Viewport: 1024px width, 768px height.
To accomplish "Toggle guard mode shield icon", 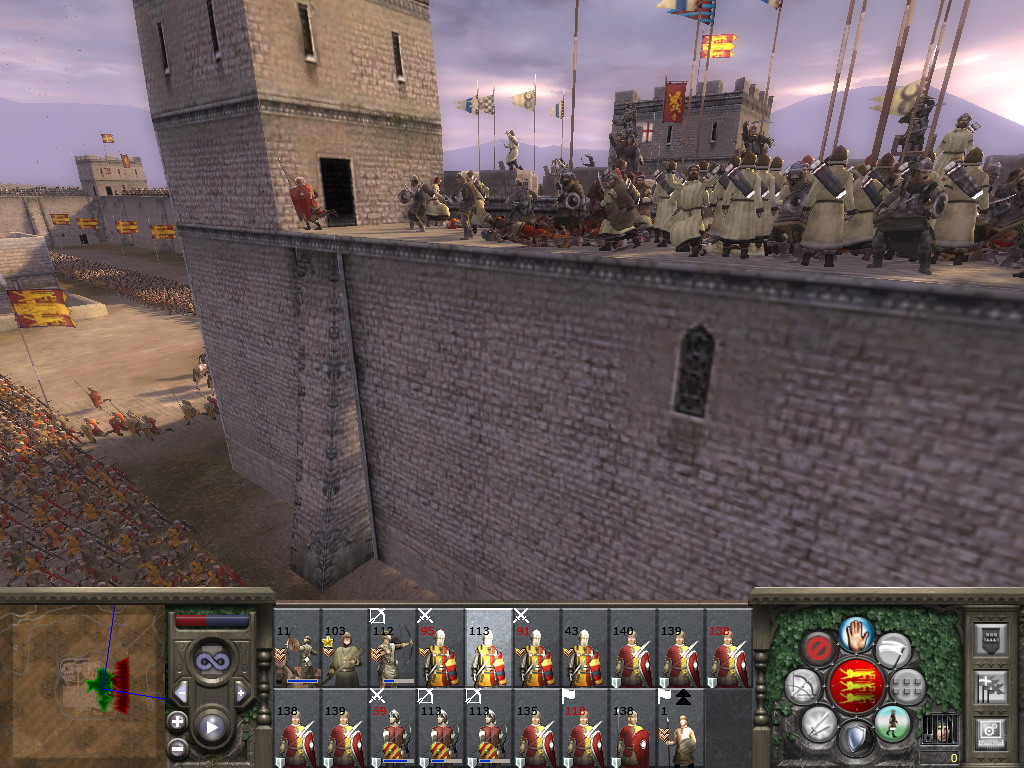I will point(855,739).
